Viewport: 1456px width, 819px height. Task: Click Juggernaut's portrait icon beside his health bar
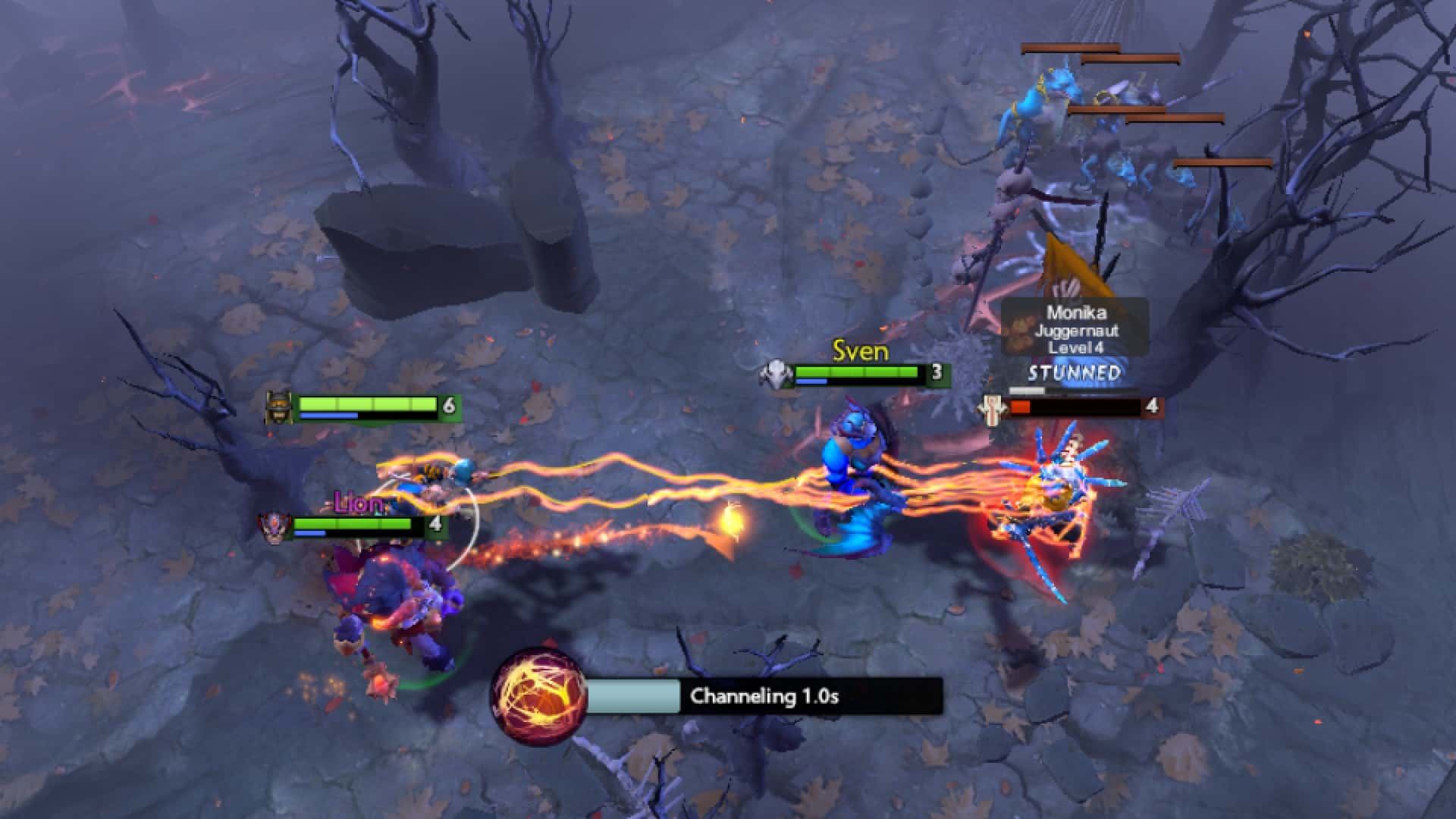pos(994,407)
